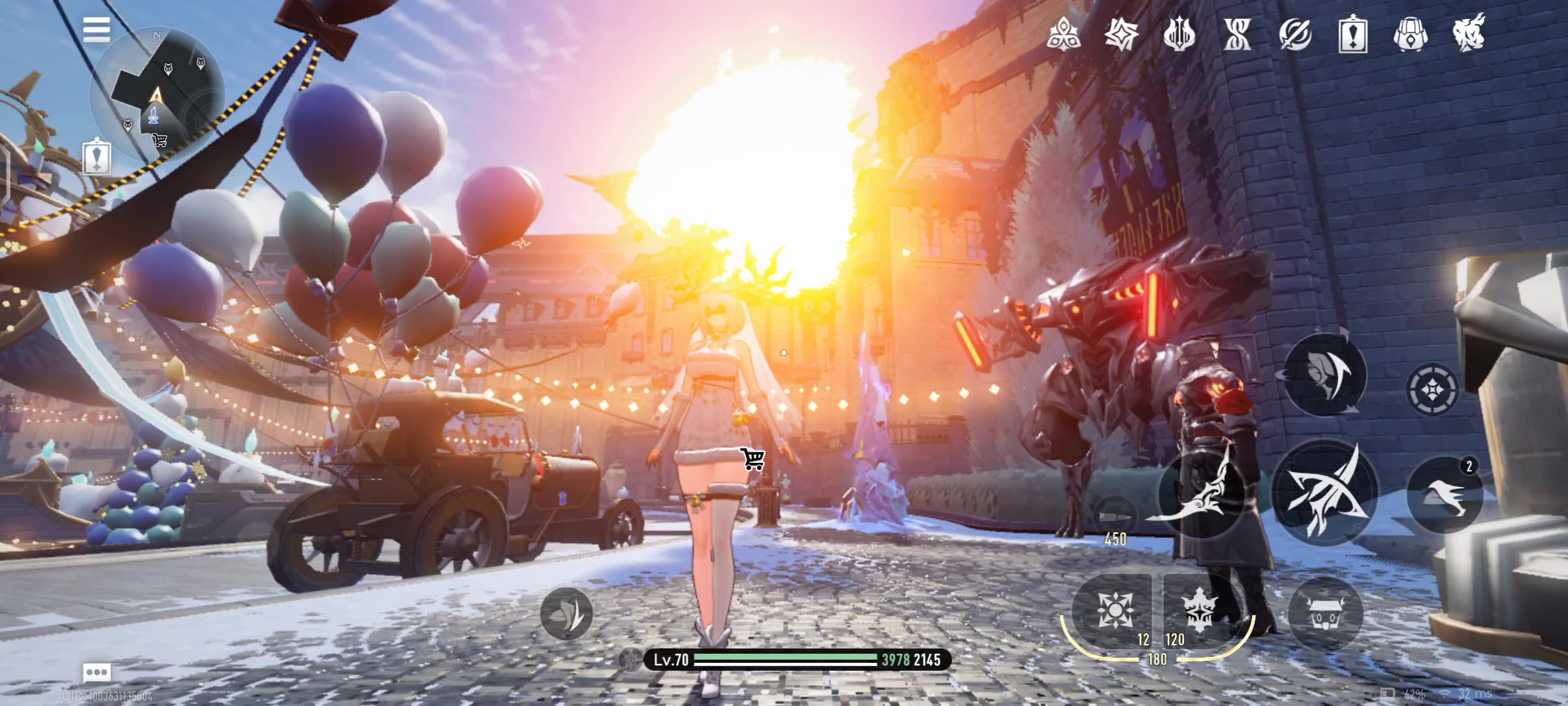
Task: Open the backpack inventory
Action: tap(1411, 34)
